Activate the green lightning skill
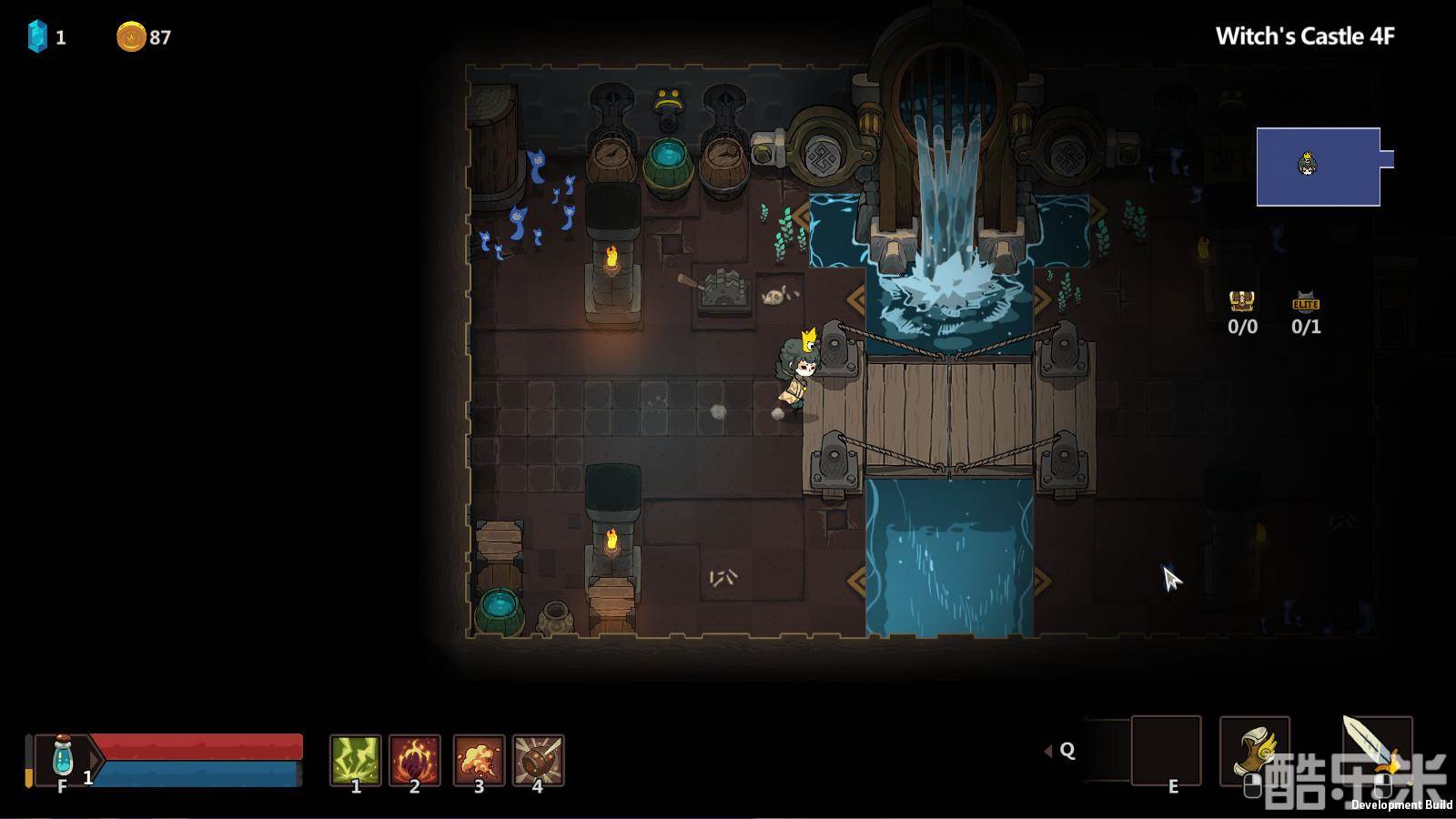This screenshot has width=1456, height=819. 355,760
